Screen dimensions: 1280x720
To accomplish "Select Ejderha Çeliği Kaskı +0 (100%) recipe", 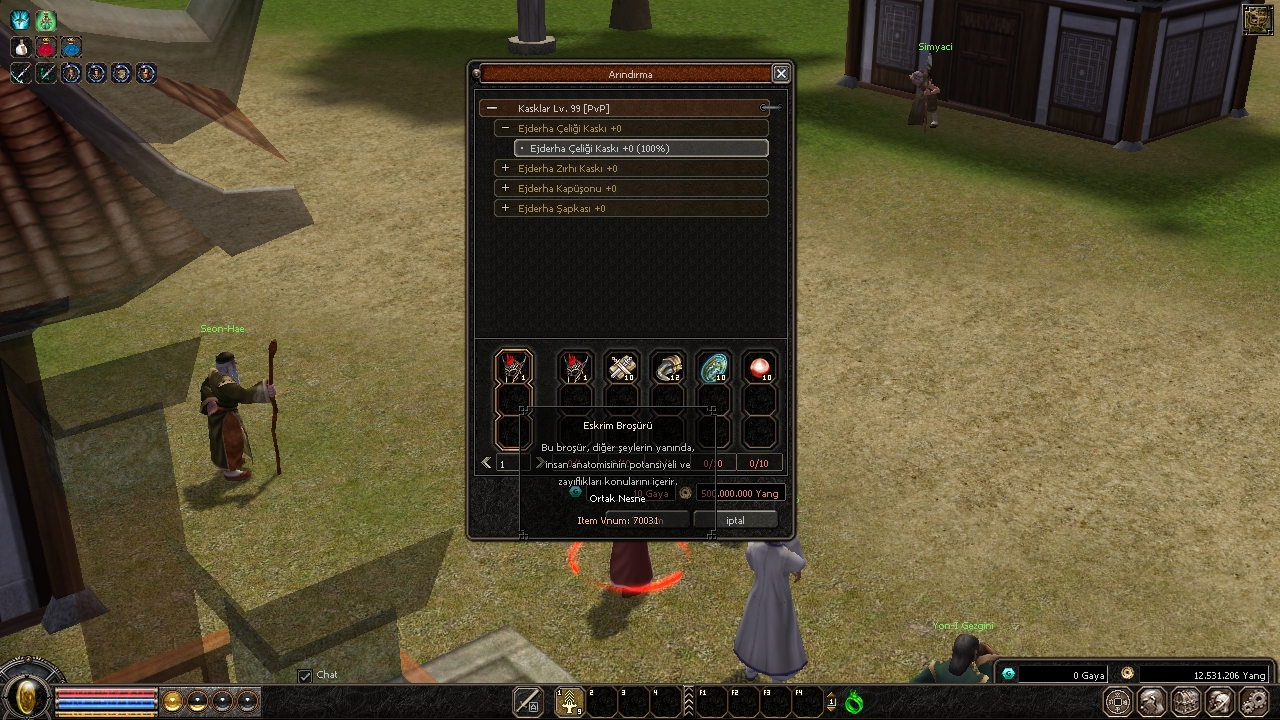I will 641,148.
